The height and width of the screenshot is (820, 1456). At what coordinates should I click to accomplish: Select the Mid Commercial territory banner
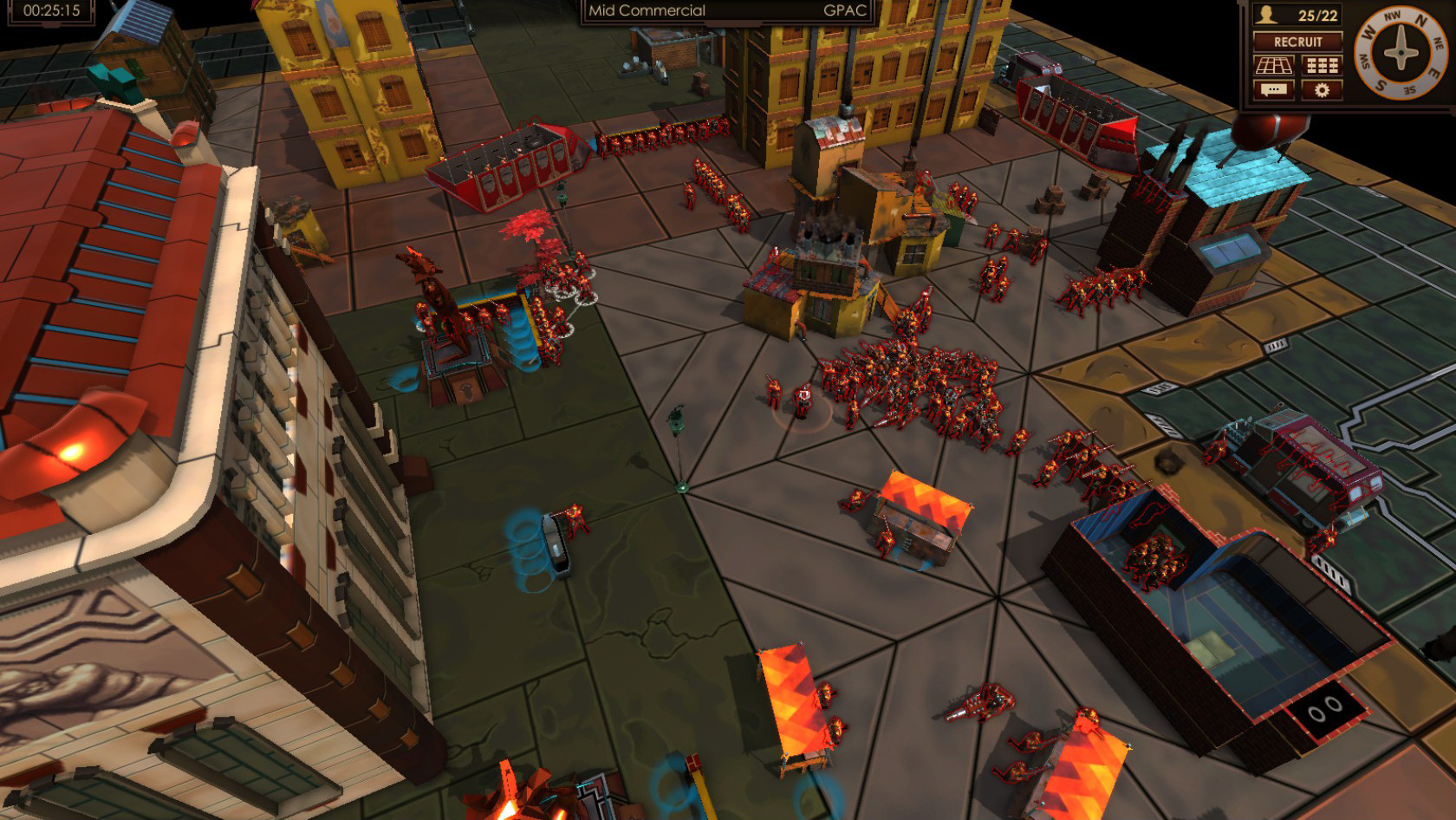pos(646,11)
